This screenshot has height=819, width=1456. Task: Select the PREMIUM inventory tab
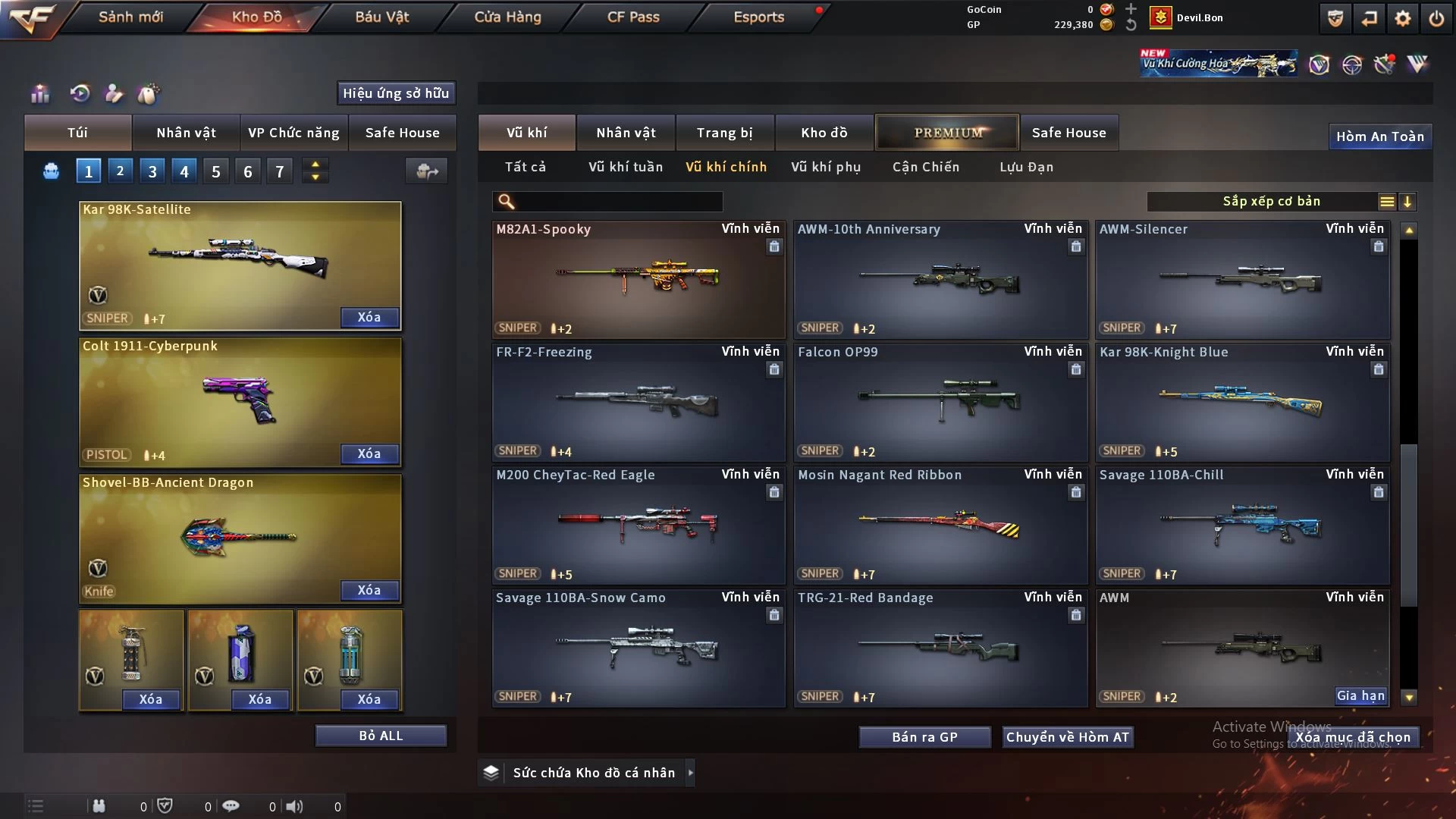(947, 133)
